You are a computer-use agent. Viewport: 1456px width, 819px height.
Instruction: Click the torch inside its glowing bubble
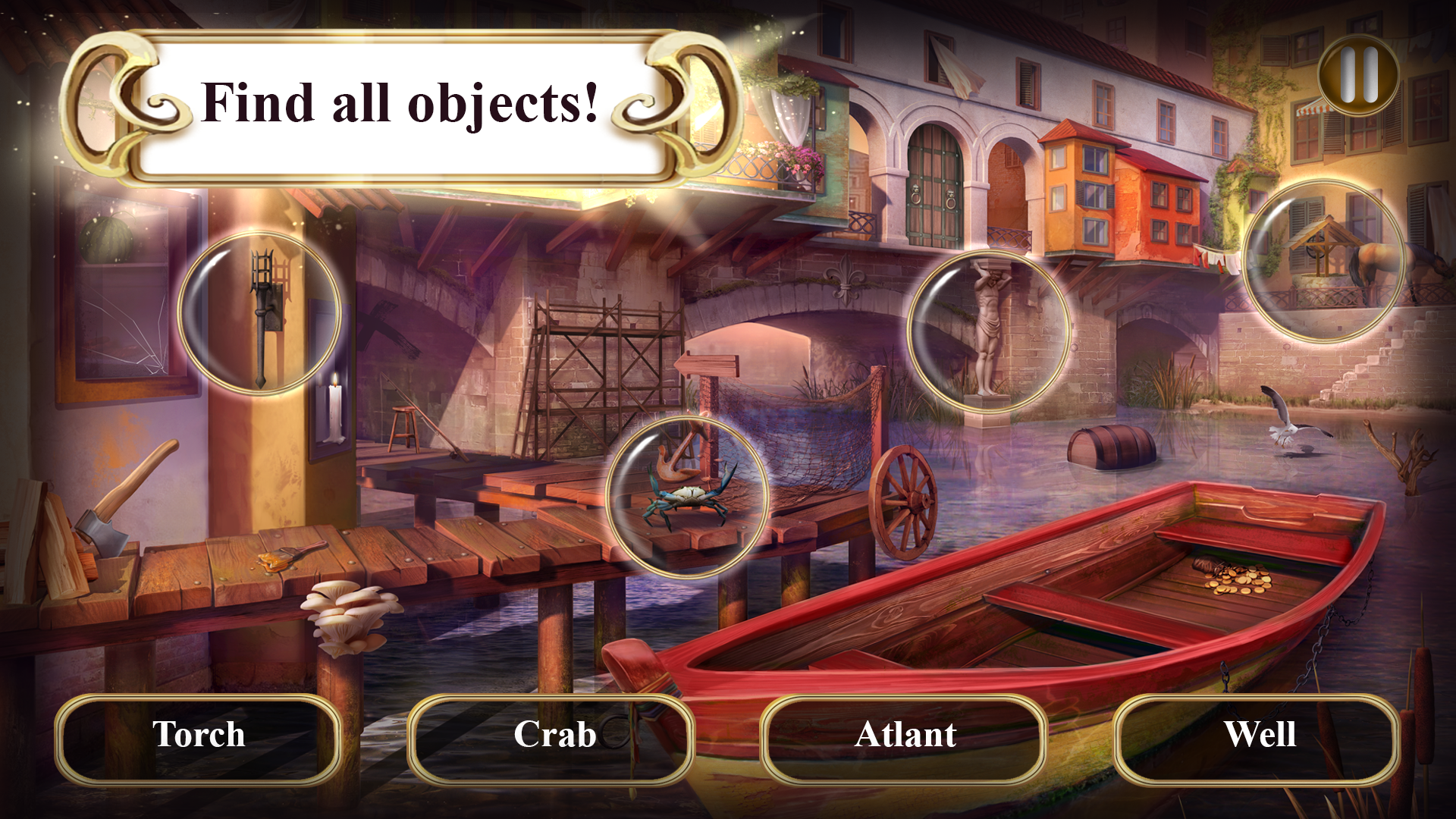262,318
